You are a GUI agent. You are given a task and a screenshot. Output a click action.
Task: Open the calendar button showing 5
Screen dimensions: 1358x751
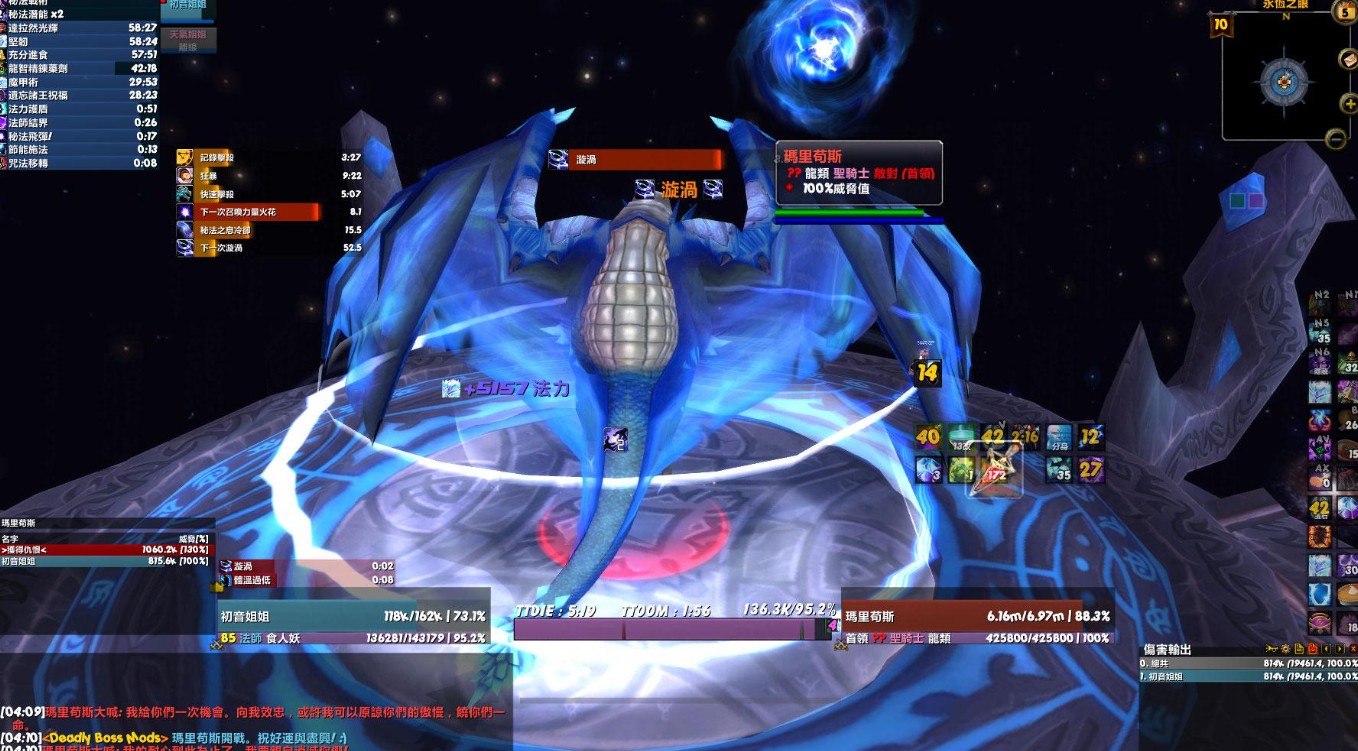coord(1344,11)
